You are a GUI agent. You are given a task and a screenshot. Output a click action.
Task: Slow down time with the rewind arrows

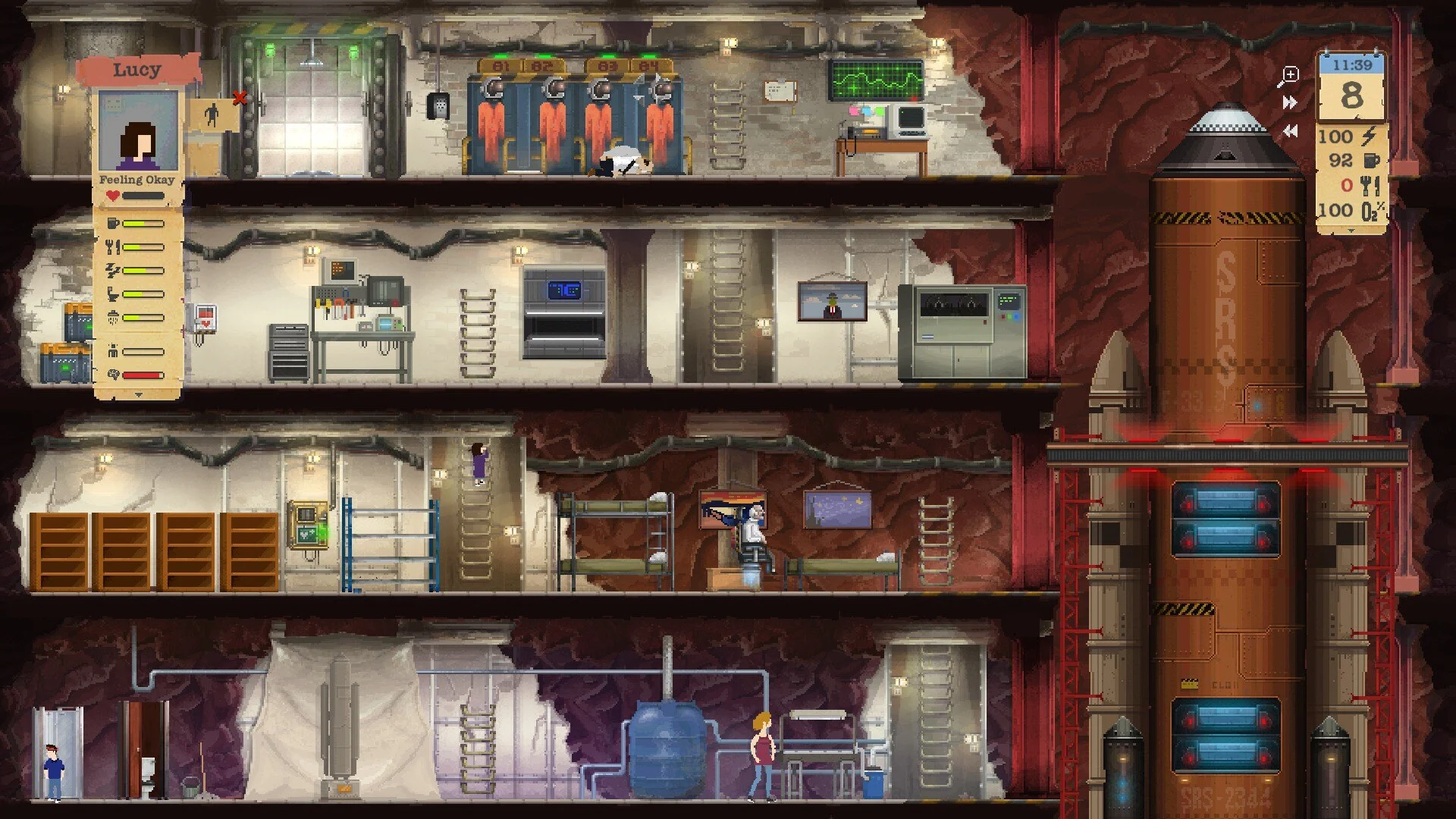point(1289,131)
